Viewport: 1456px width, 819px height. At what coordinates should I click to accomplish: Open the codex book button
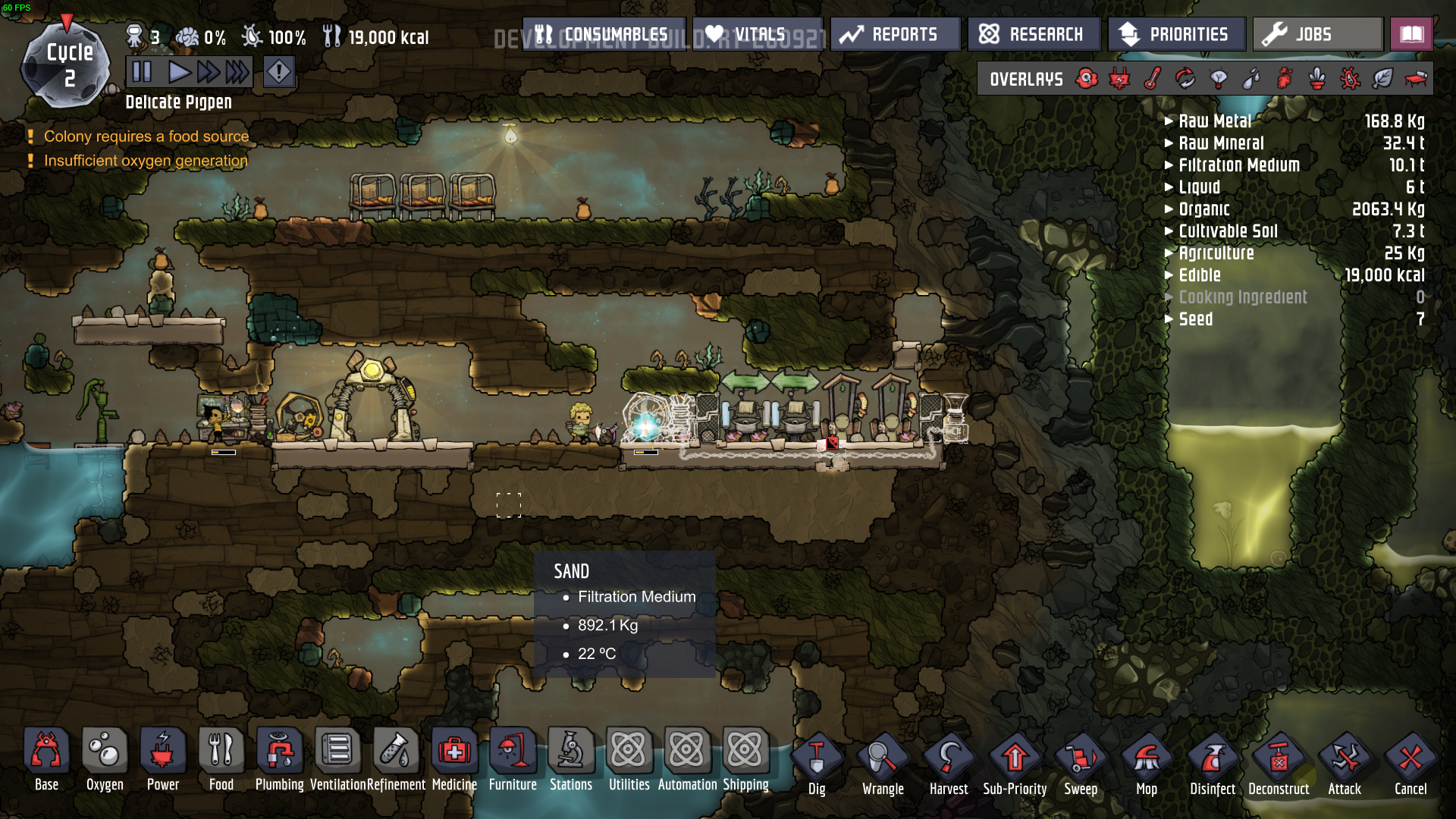click(1411, 34)
